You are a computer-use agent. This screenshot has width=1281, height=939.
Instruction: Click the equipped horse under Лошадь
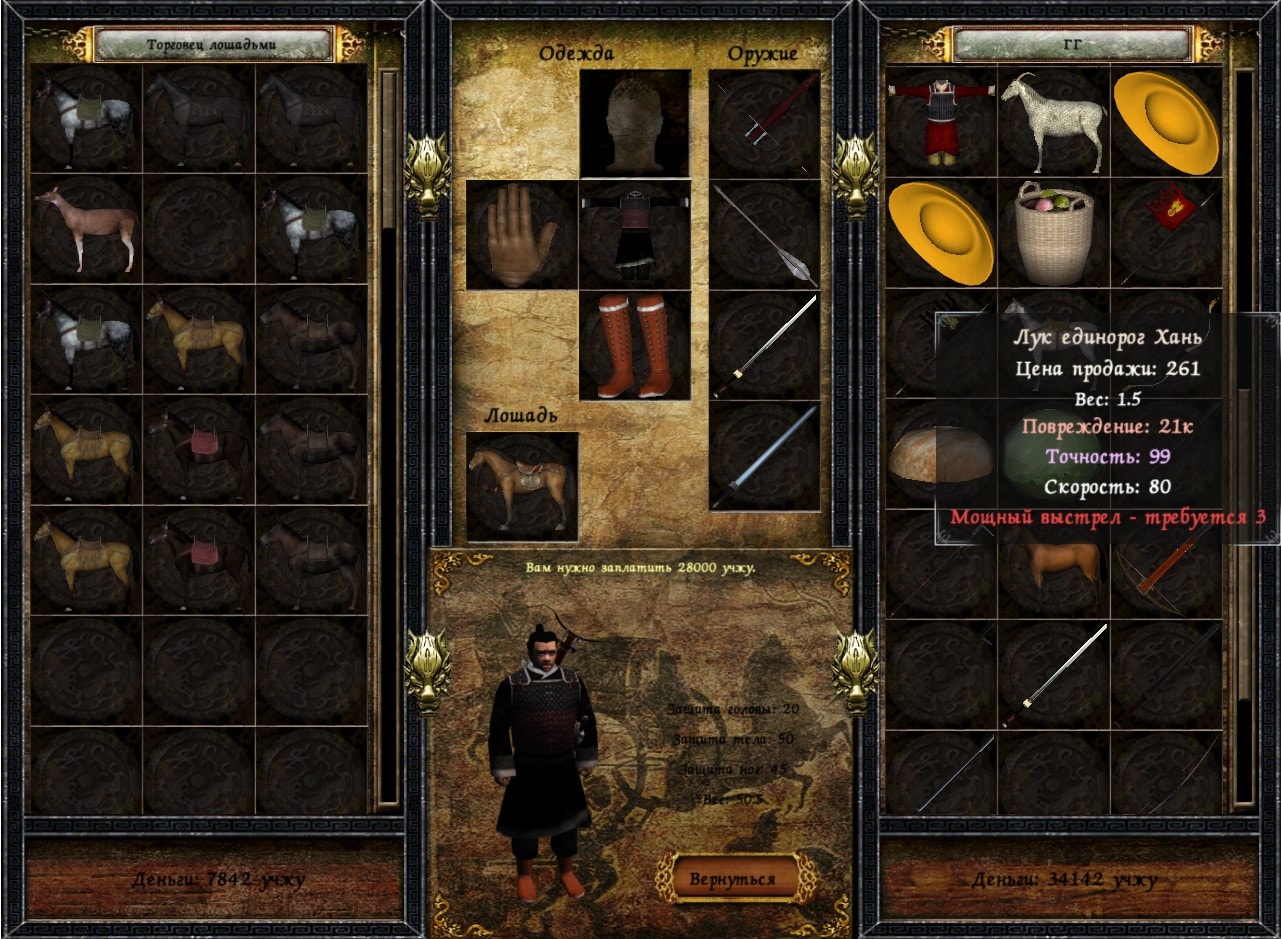521,487
